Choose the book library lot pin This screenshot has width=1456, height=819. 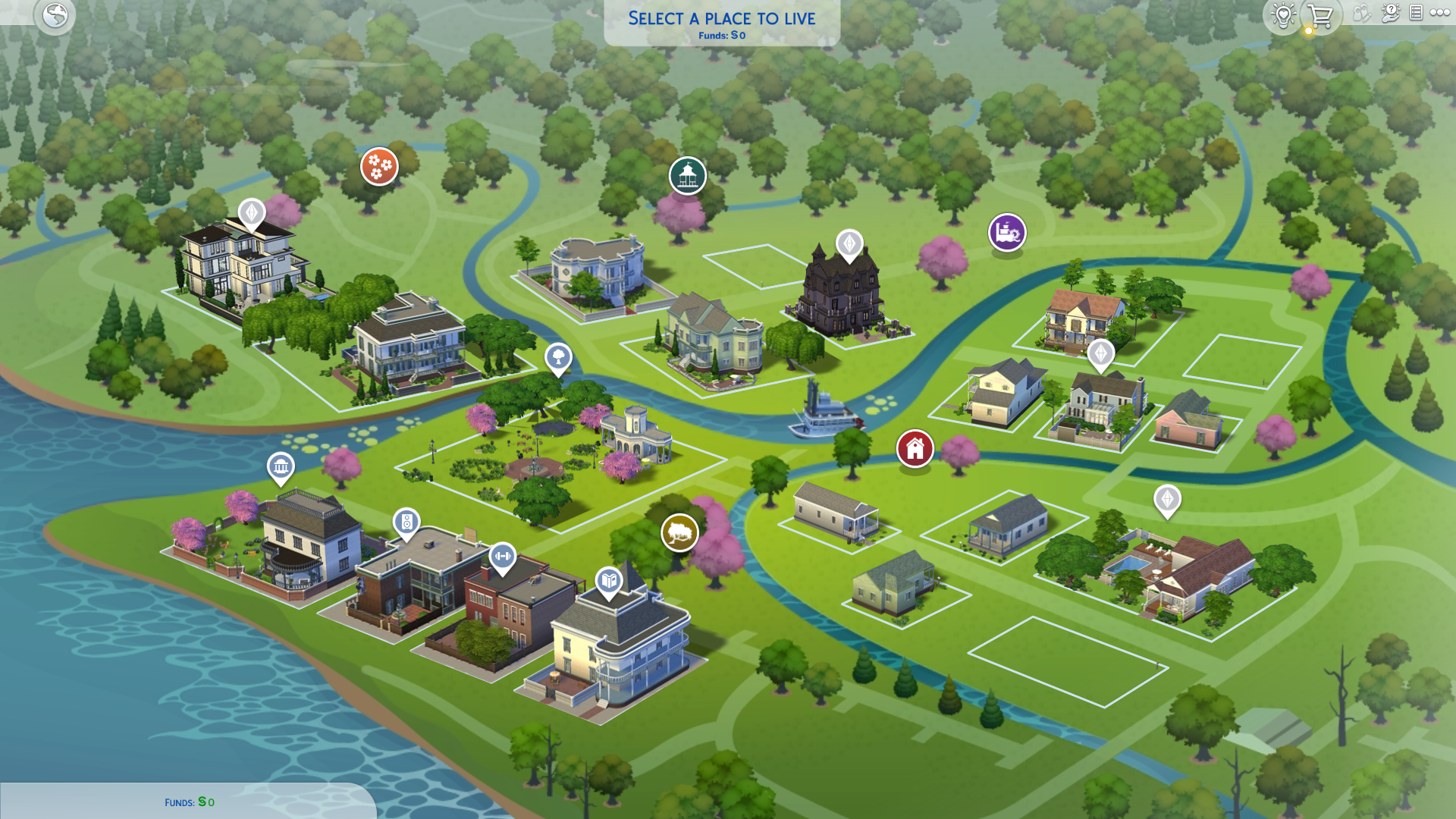click(609, 582)
